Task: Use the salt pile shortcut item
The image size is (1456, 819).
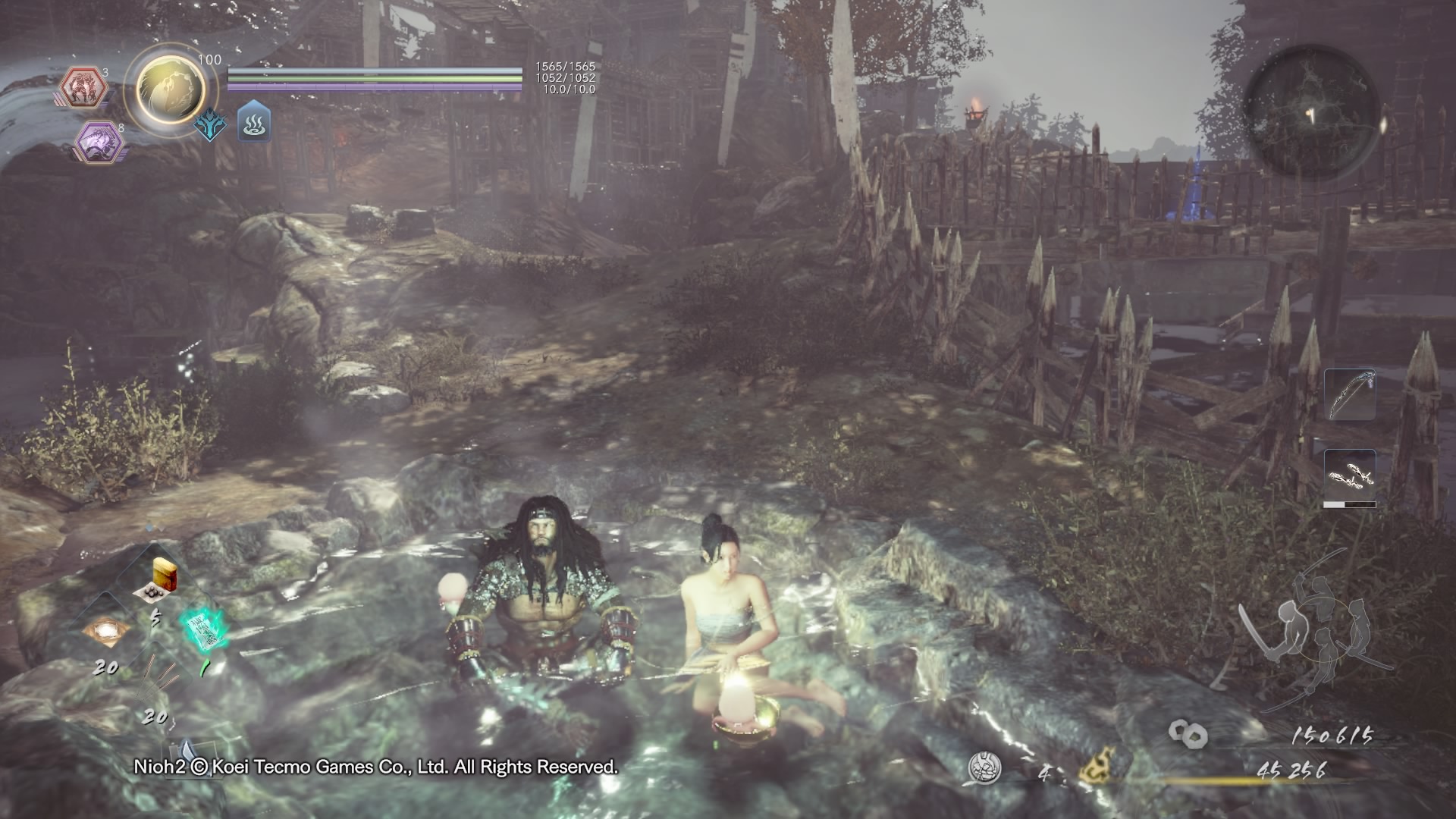Action: (105, 631)
